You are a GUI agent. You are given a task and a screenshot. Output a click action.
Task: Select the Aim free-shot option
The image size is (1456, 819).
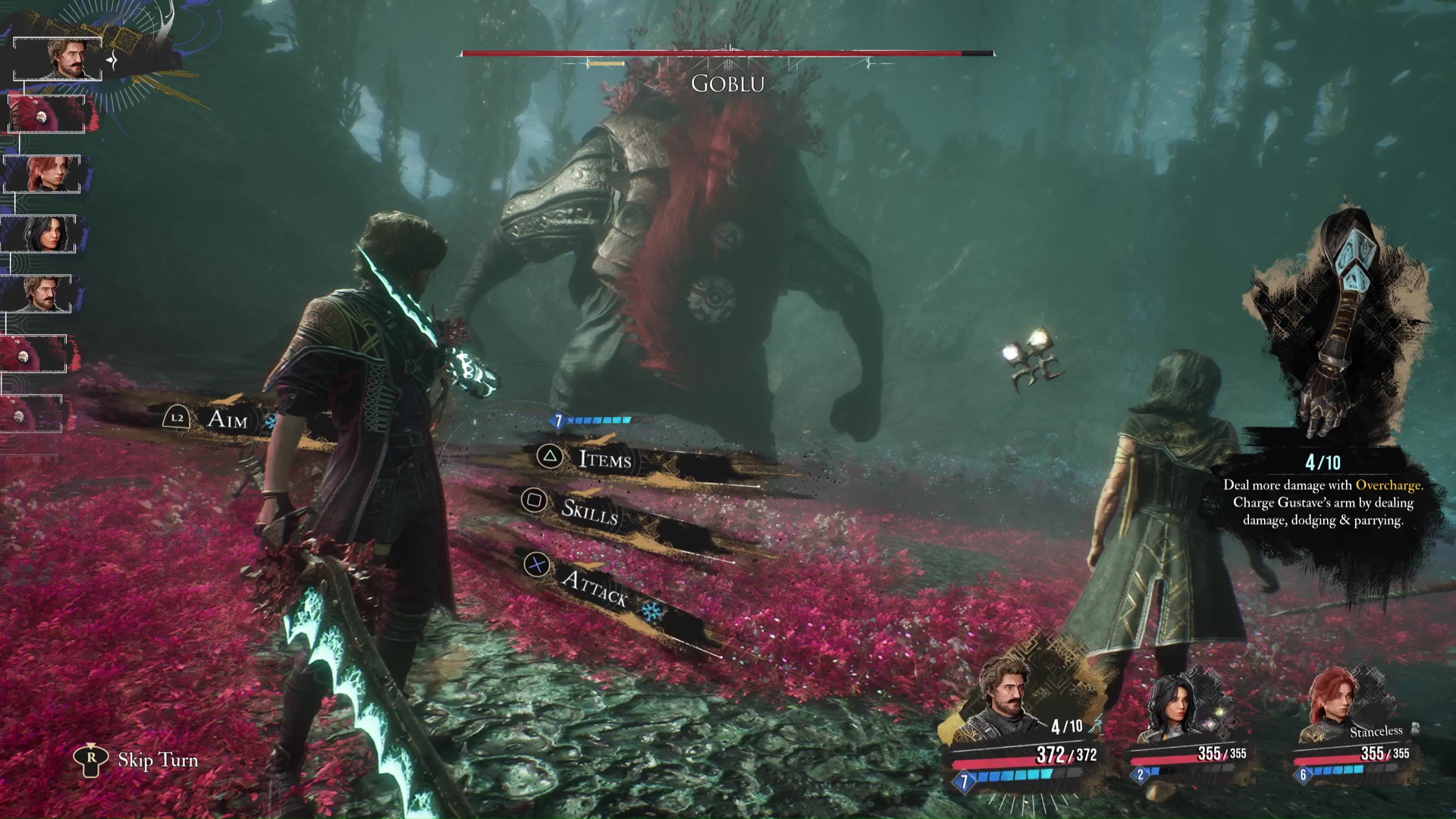pos(226,419)
